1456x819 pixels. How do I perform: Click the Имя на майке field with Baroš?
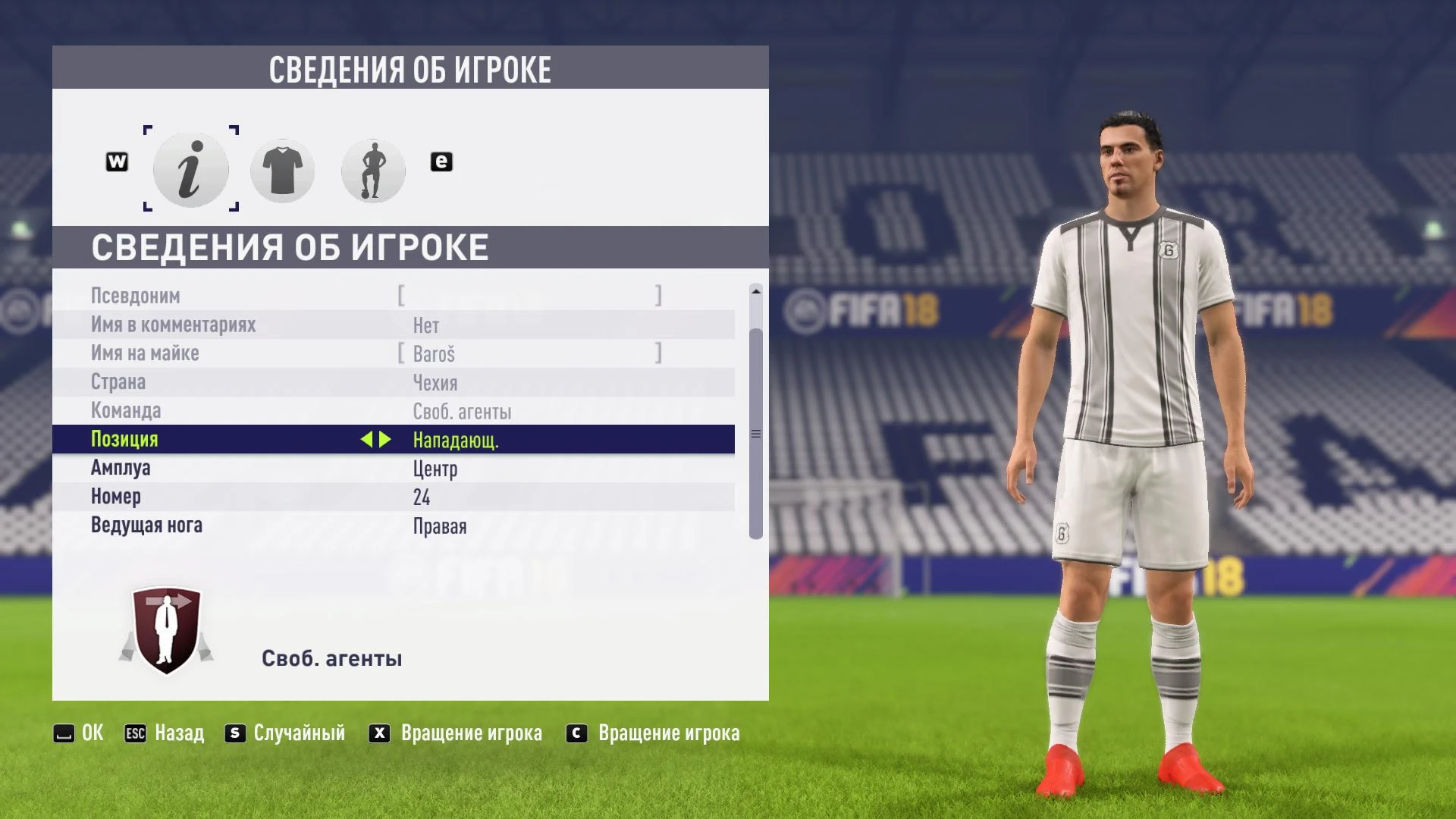coord(531,353)
